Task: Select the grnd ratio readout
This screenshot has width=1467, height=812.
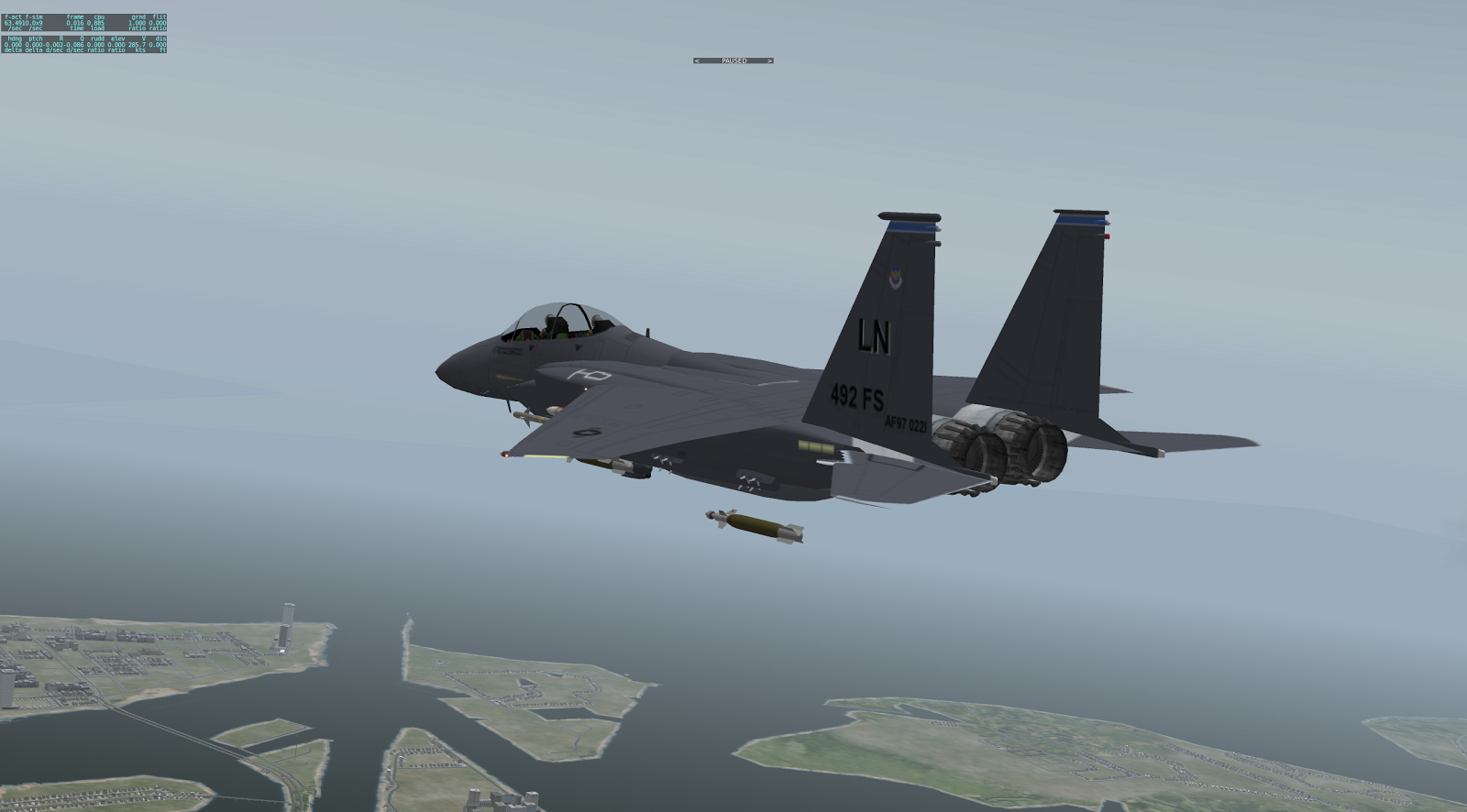Action: coord(137,23)
